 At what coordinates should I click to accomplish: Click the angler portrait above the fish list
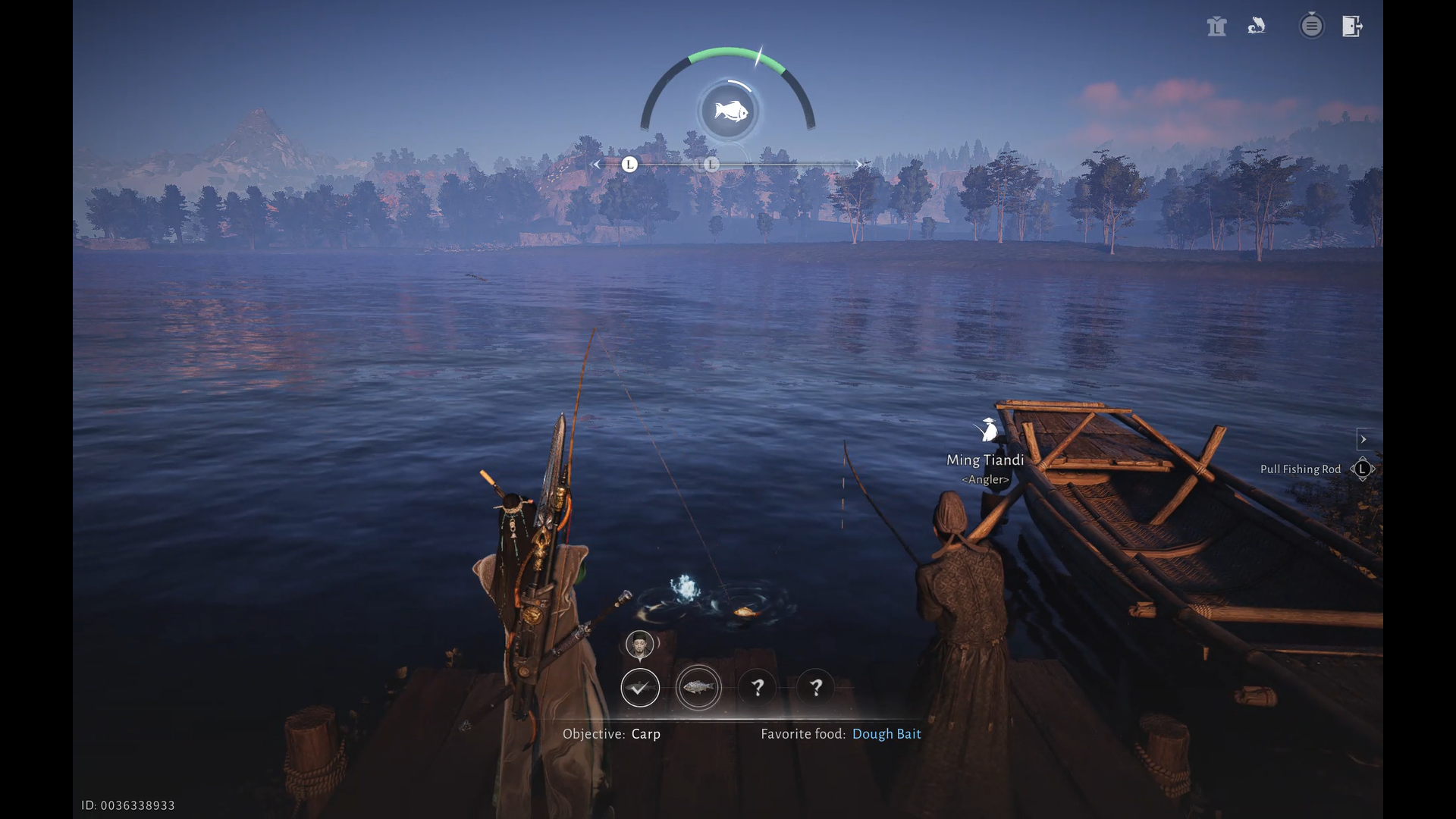(x=640, y=645)
